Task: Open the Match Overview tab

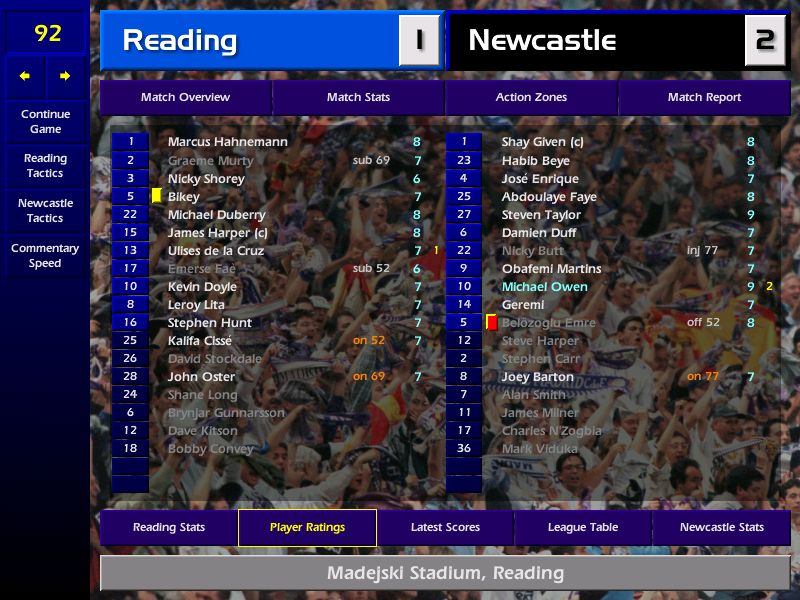Action: (x=185, y=97)
